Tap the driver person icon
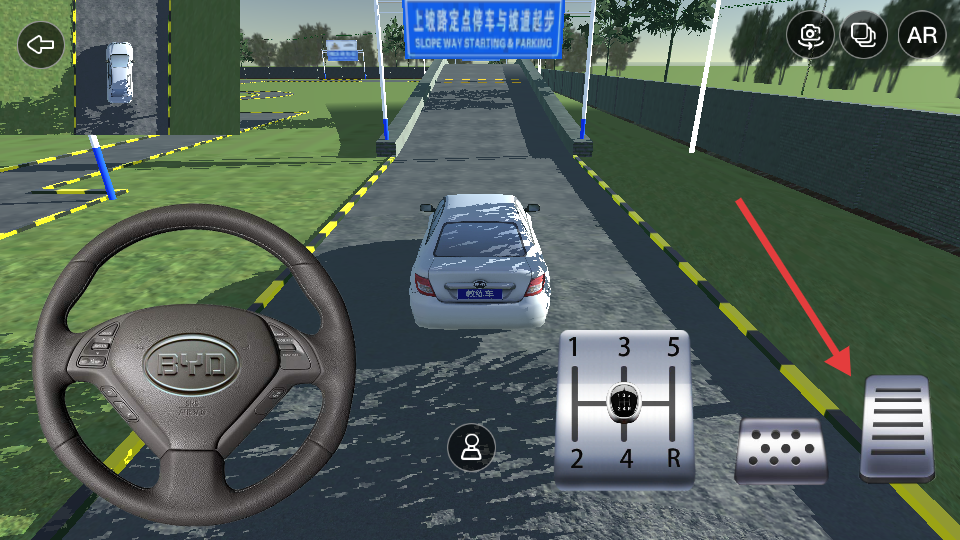This screenshot has height=540, width=960. [471, 447]
